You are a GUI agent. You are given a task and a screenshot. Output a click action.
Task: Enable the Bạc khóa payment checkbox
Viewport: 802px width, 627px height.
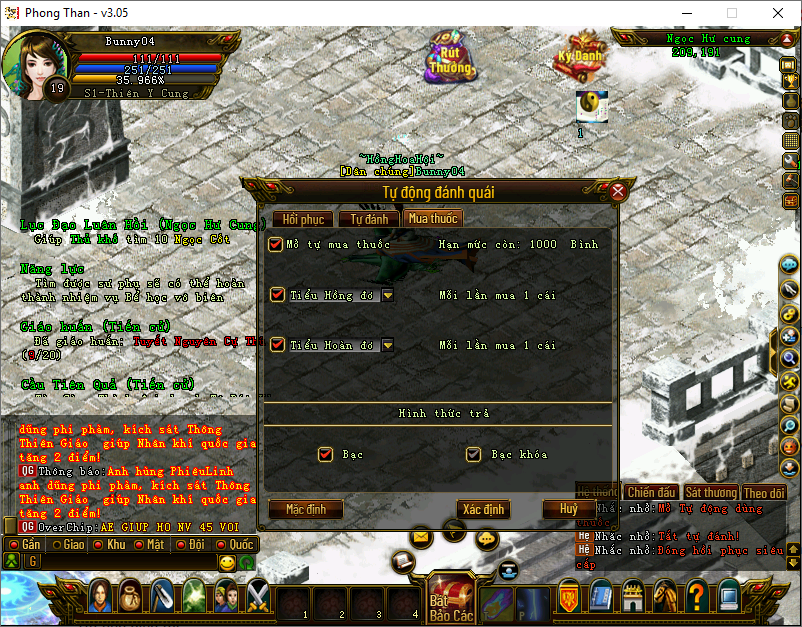pyautogui.click(x=473, y=455)
